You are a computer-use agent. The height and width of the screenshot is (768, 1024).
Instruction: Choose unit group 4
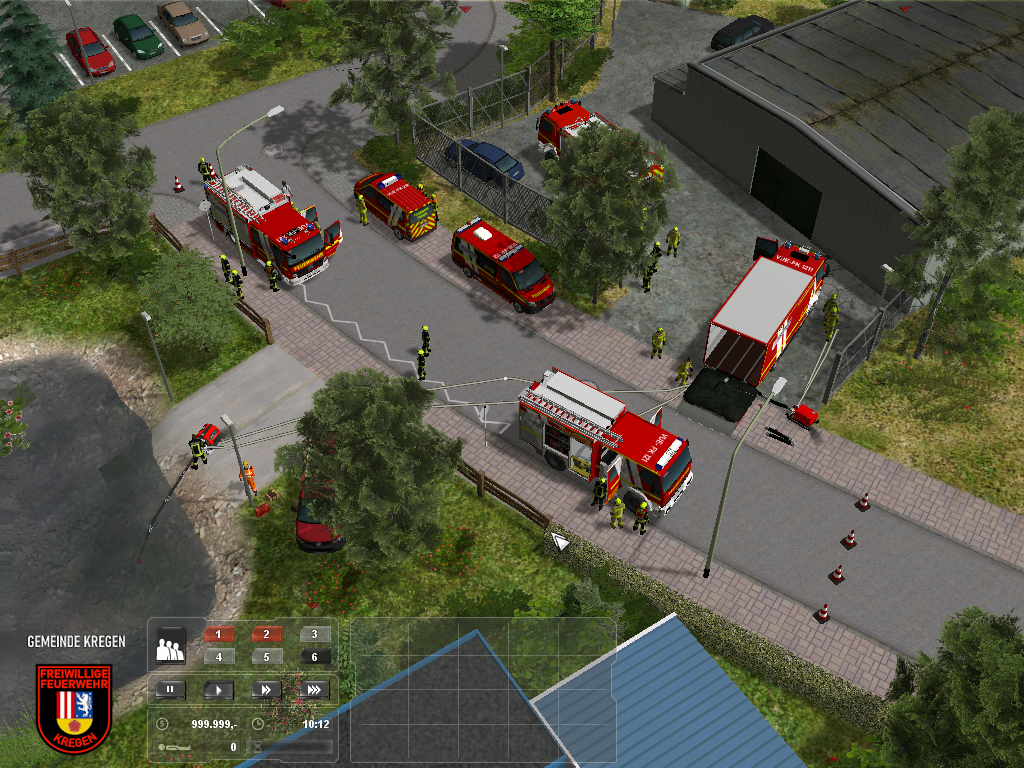(219, 657)
